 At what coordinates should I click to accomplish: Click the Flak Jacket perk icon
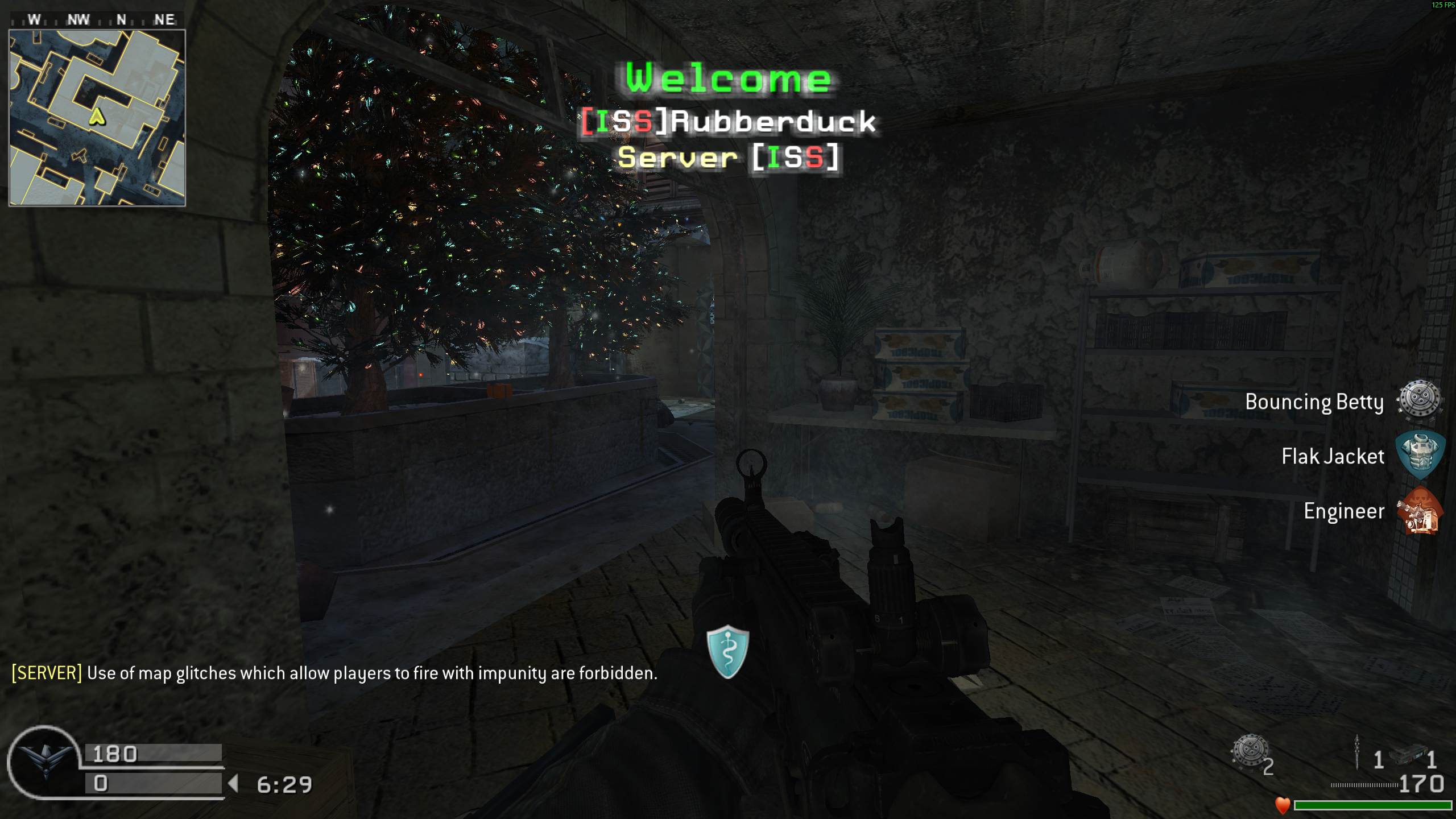coord(1420,455)
